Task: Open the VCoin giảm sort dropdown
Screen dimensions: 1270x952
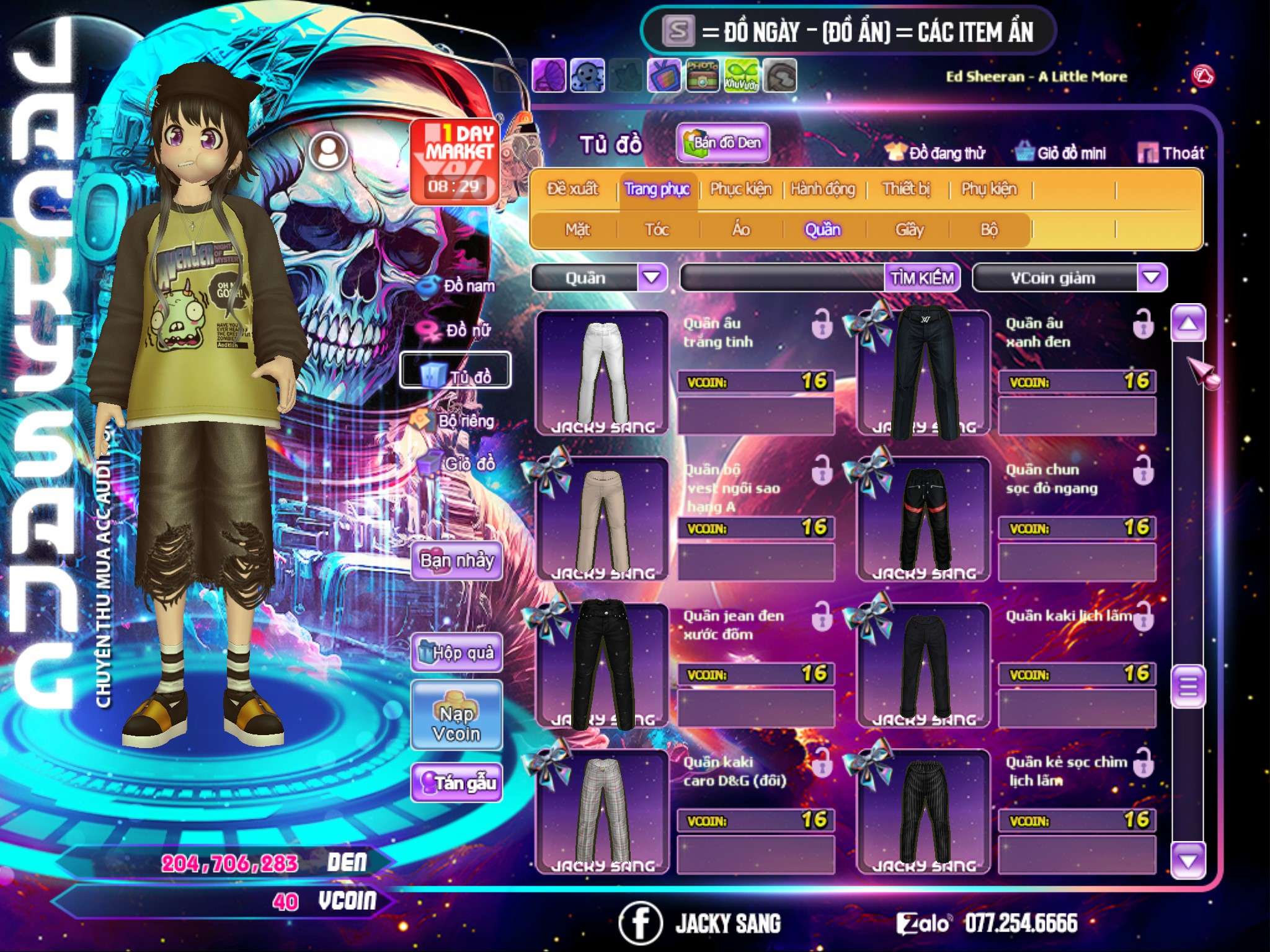Action: tap(1151, 278)
